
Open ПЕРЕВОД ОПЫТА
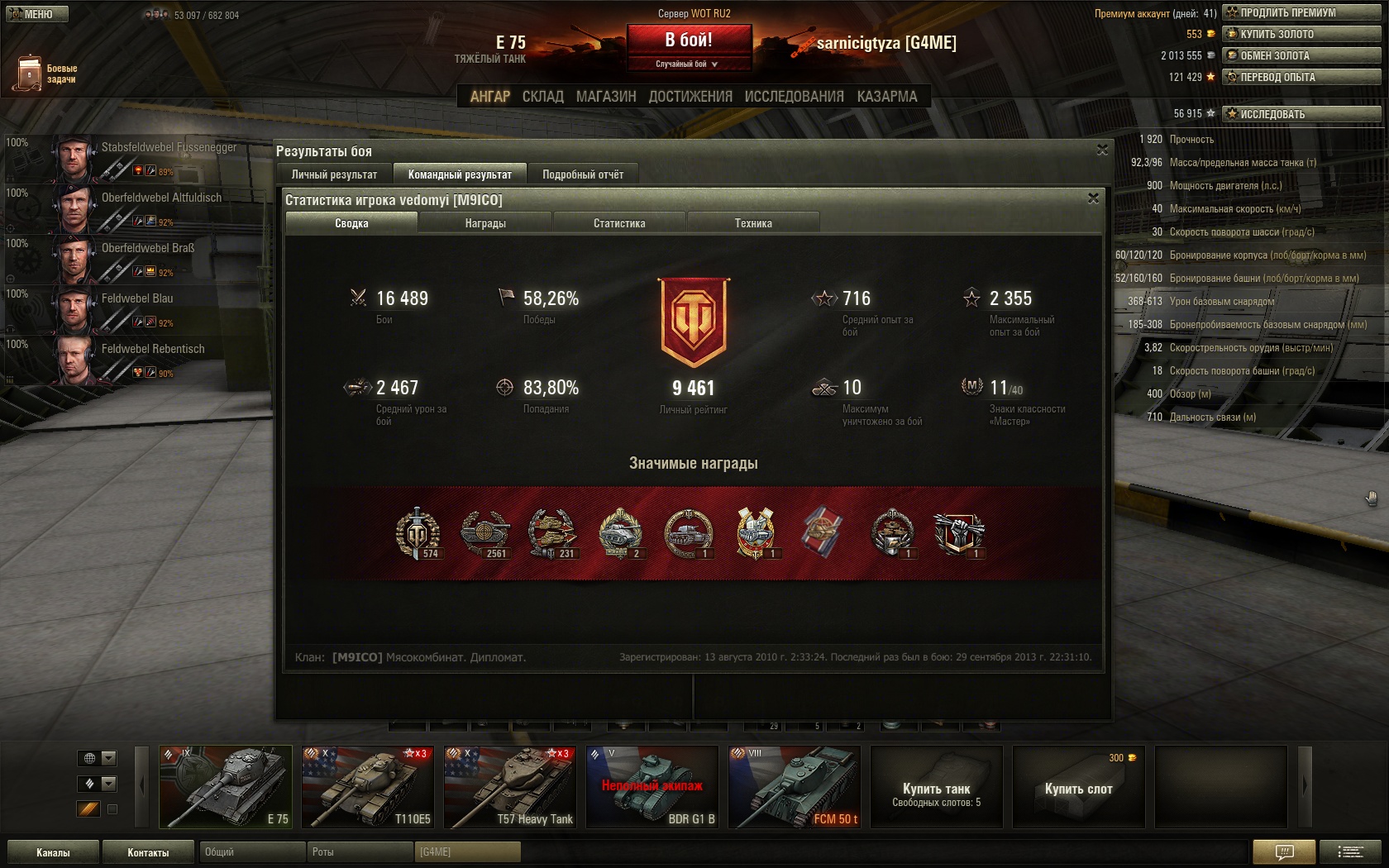pos(1301,77)
